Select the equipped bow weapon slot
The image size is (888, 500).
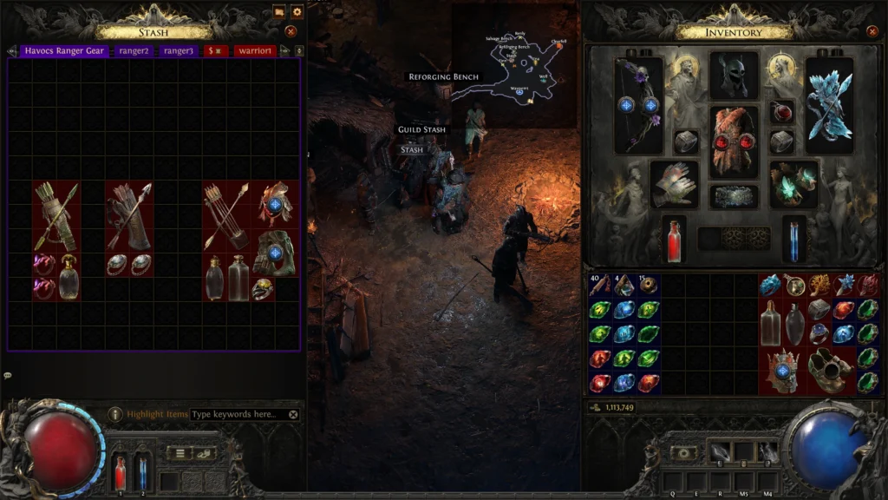pos(638,104)
